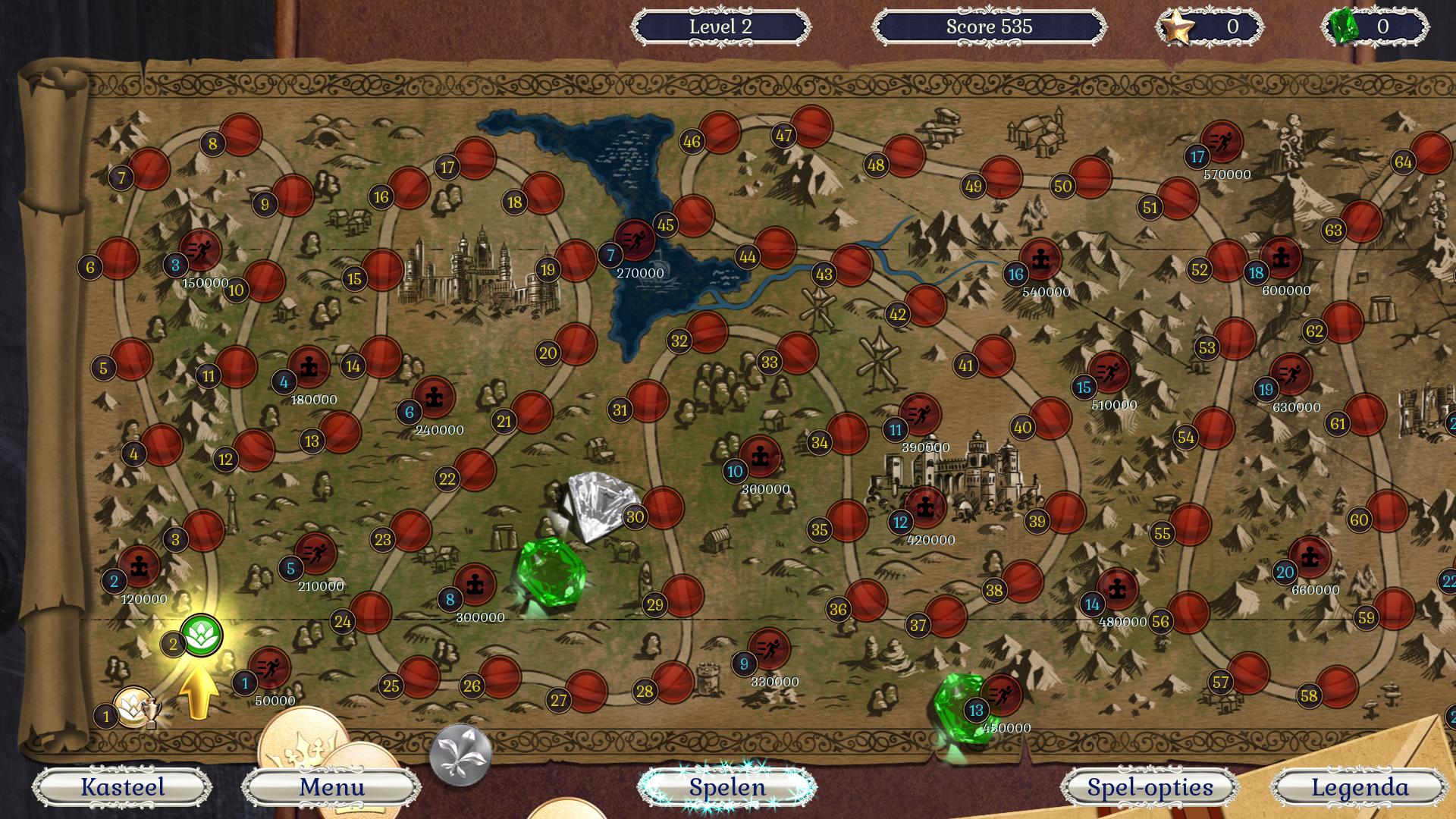The image size is (1456, 819).
Task: Choose the red level 24 node
Action: coord(370,613)
